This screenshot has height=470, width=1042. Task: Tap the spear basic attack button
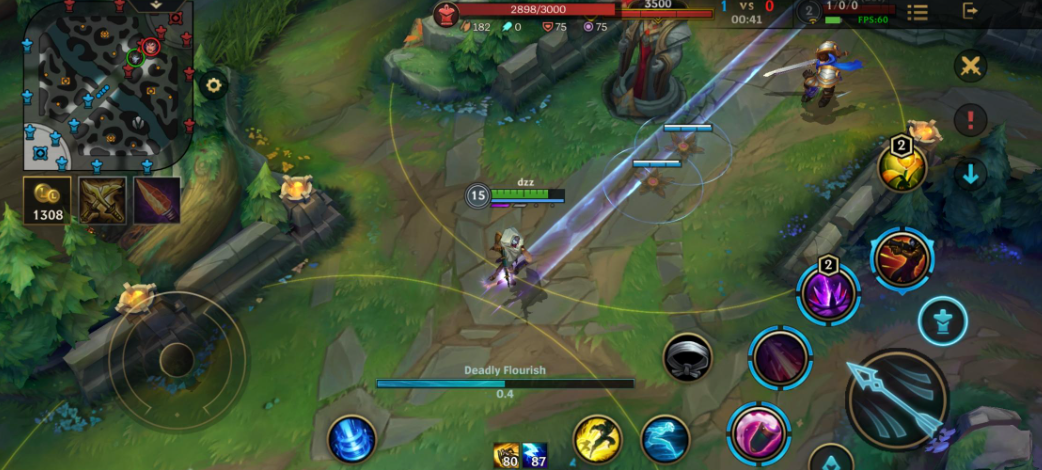(896, 399)
